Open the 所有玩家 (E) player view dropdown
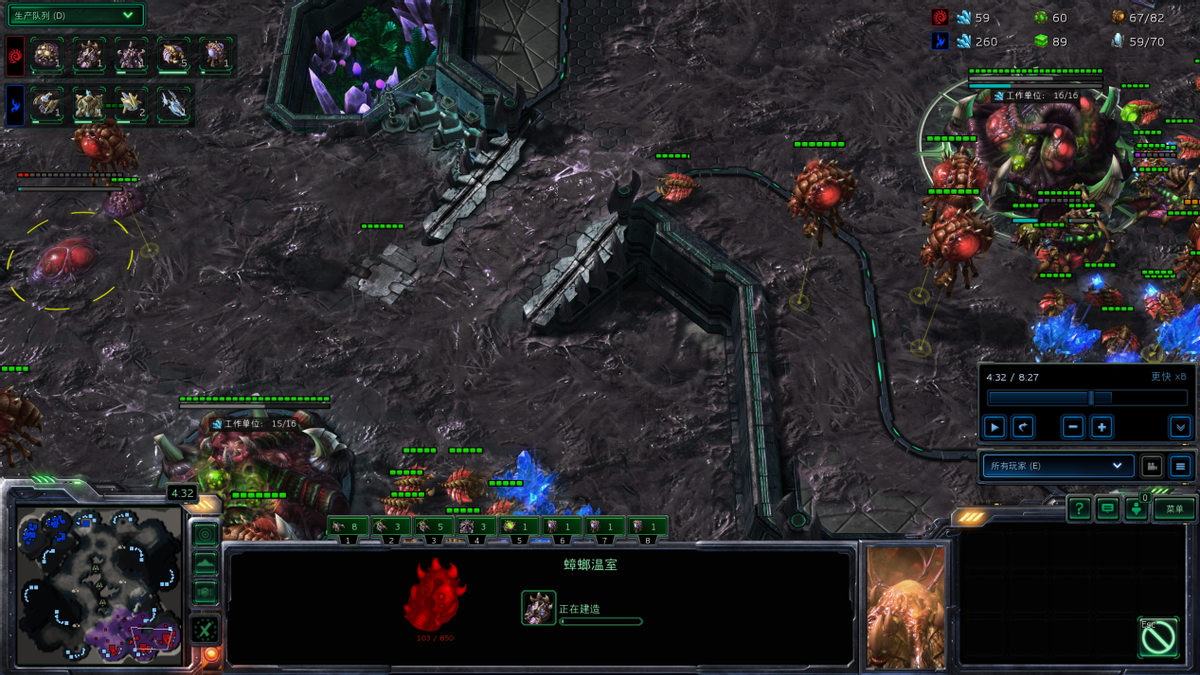The width and height of the screenshot is (1200, 675). point(1057,466)
